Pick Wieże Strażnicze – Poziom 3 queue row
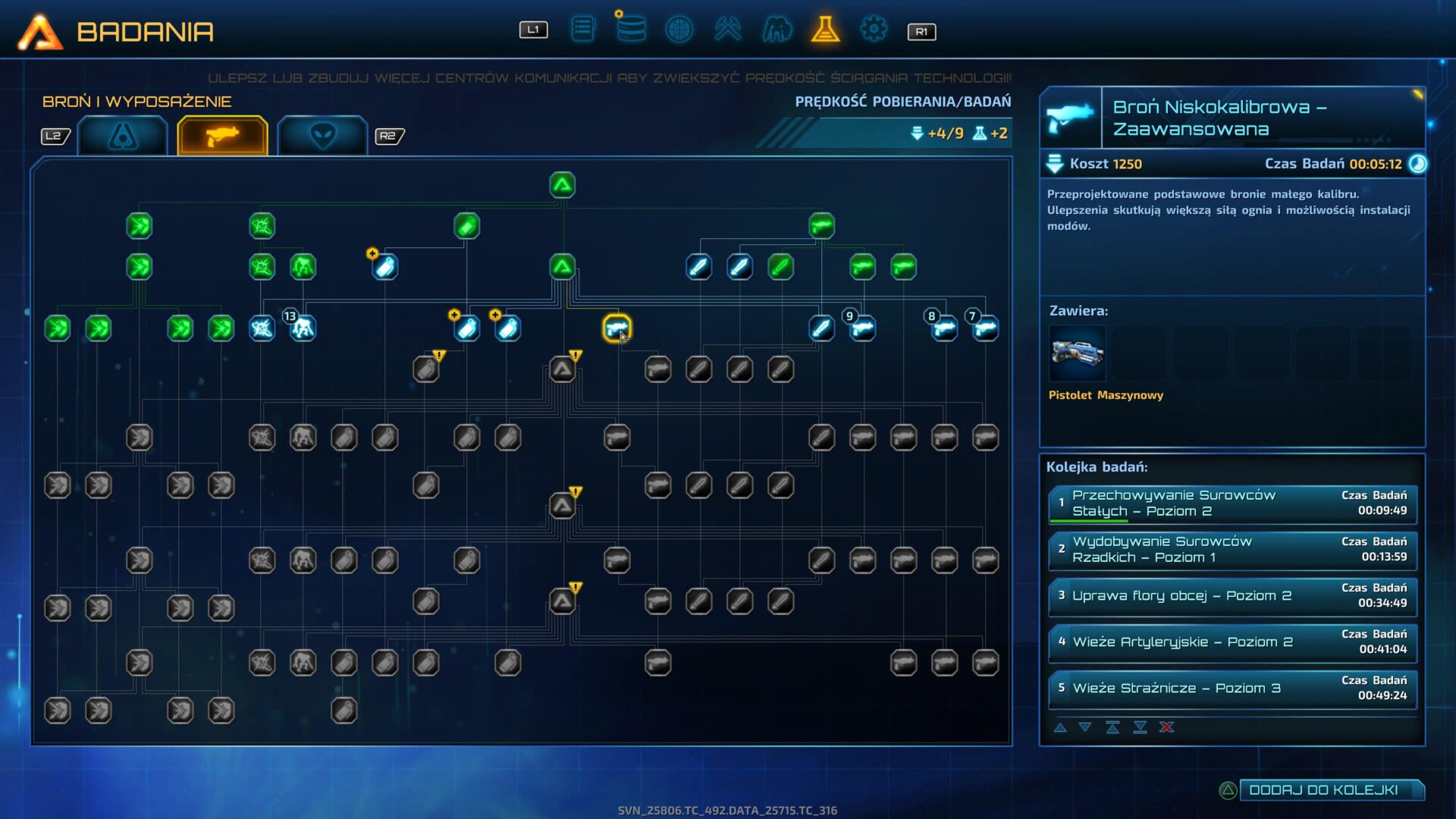The image size is (1456, 819). pyautogui.click(x=1232, y=689)
